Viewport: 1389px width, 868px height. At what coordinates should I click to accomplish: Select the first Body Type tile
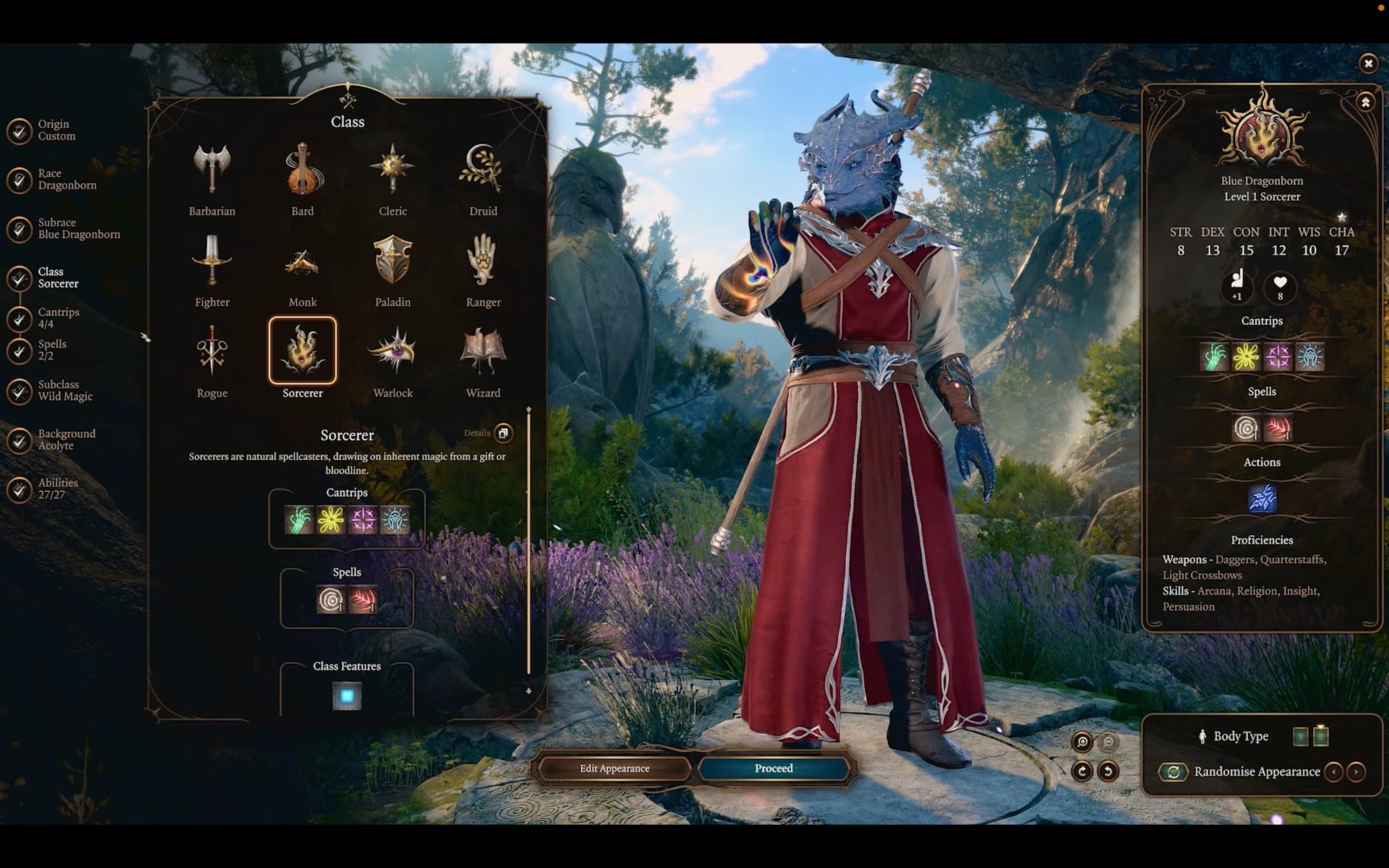click(x=1301, y=736)
